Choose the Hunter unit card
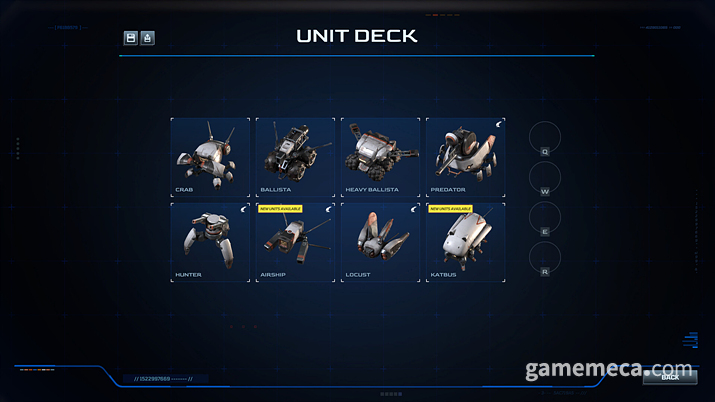Screen dimensions: 715x402 (x=210, y=241)
